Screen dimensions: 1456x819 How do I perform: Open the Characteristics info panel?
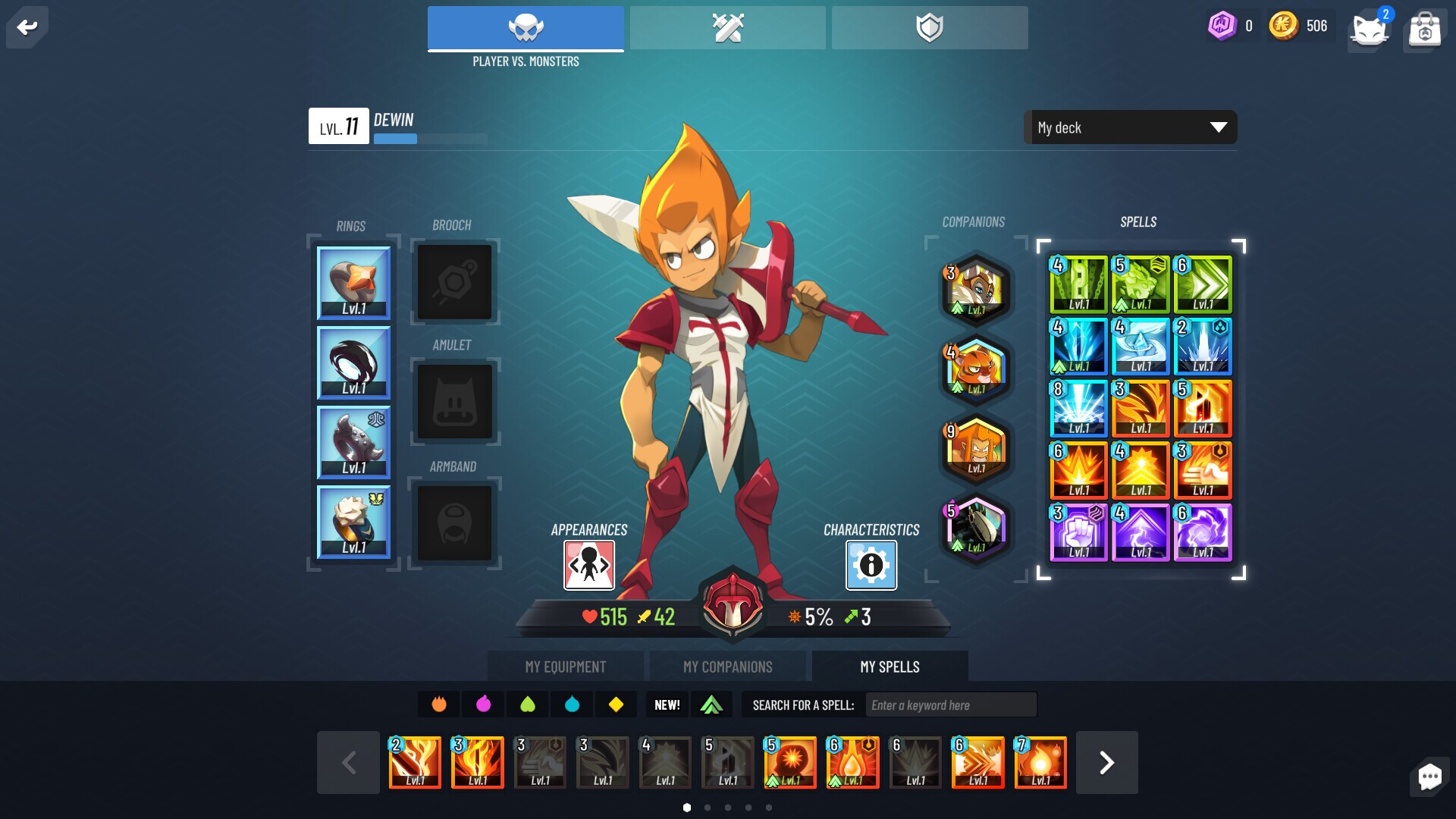(x=869, y=565)
